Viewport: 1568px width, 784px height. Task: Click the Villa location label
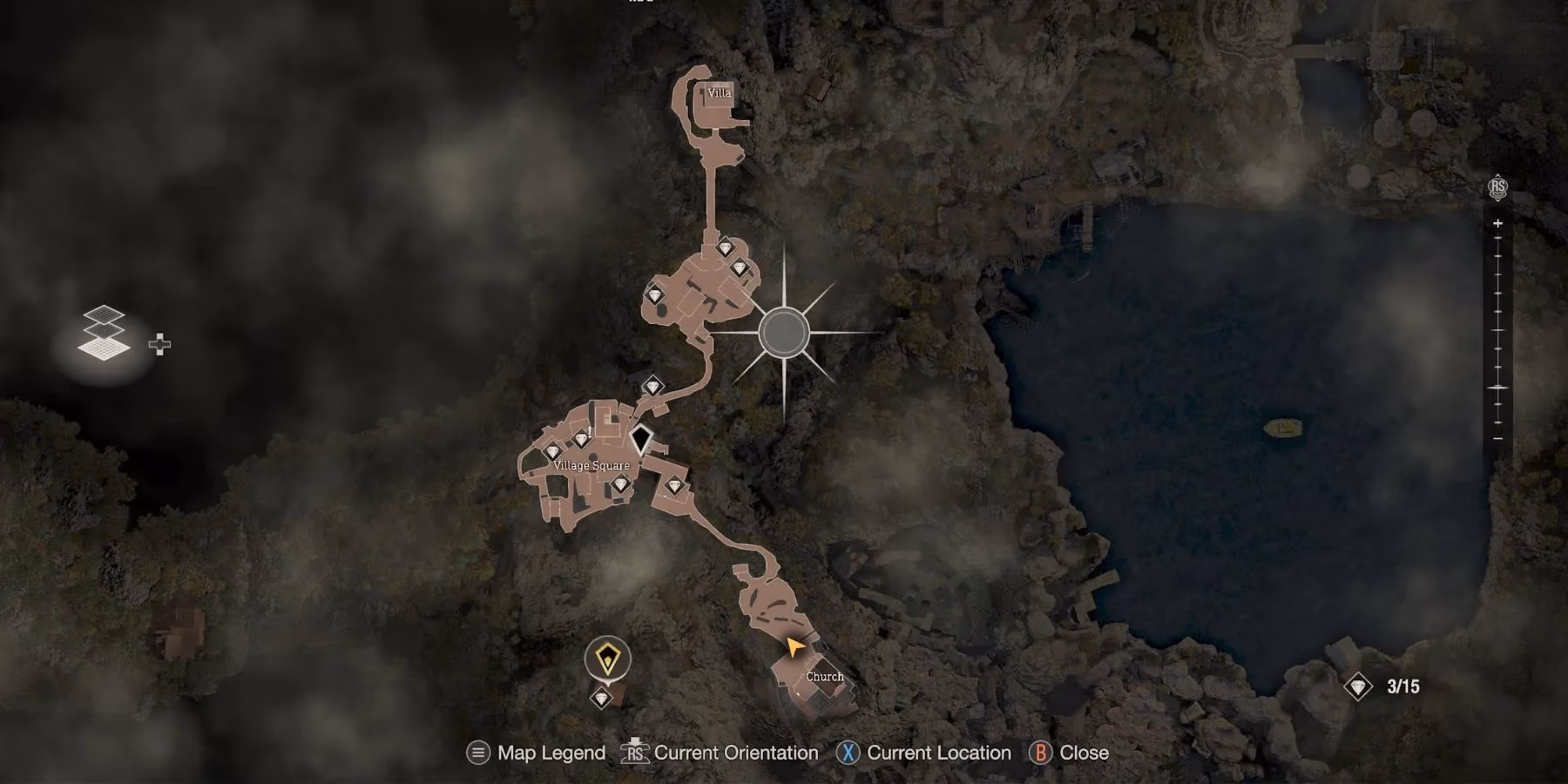point(720,92)
